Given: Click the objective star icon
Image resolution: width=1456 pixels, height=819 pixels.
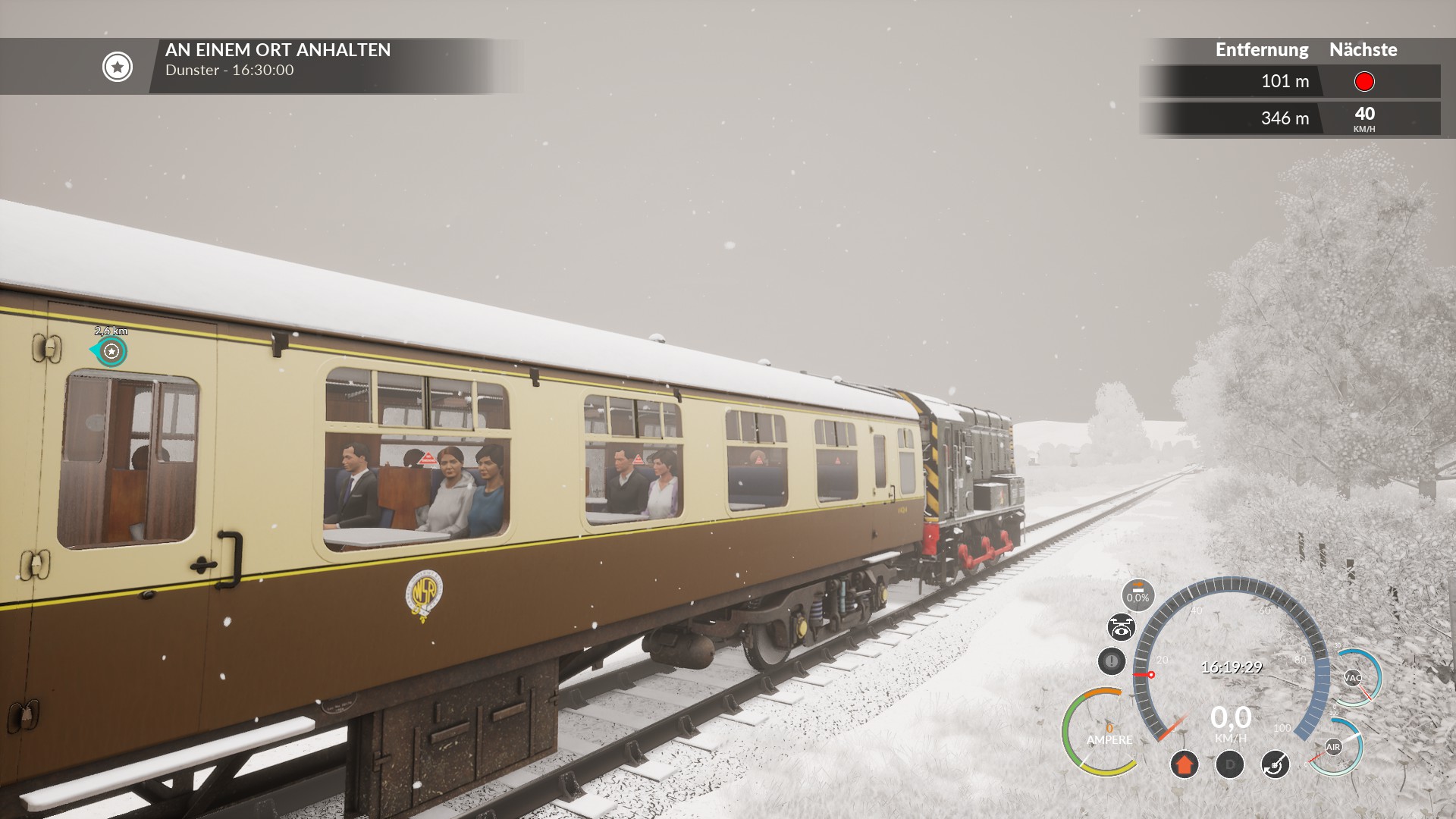Looking at the screenshot, I should pos(118,67).
